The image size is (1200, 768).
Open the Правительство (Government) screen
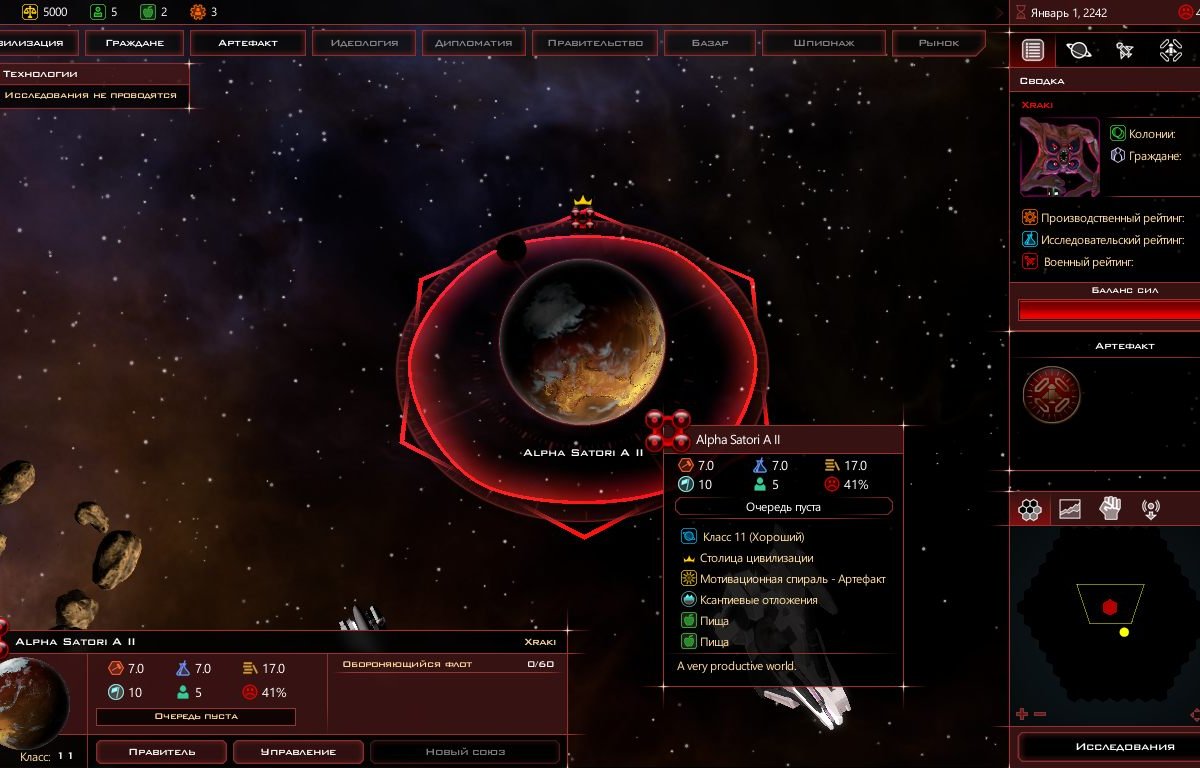pos(595,43)
